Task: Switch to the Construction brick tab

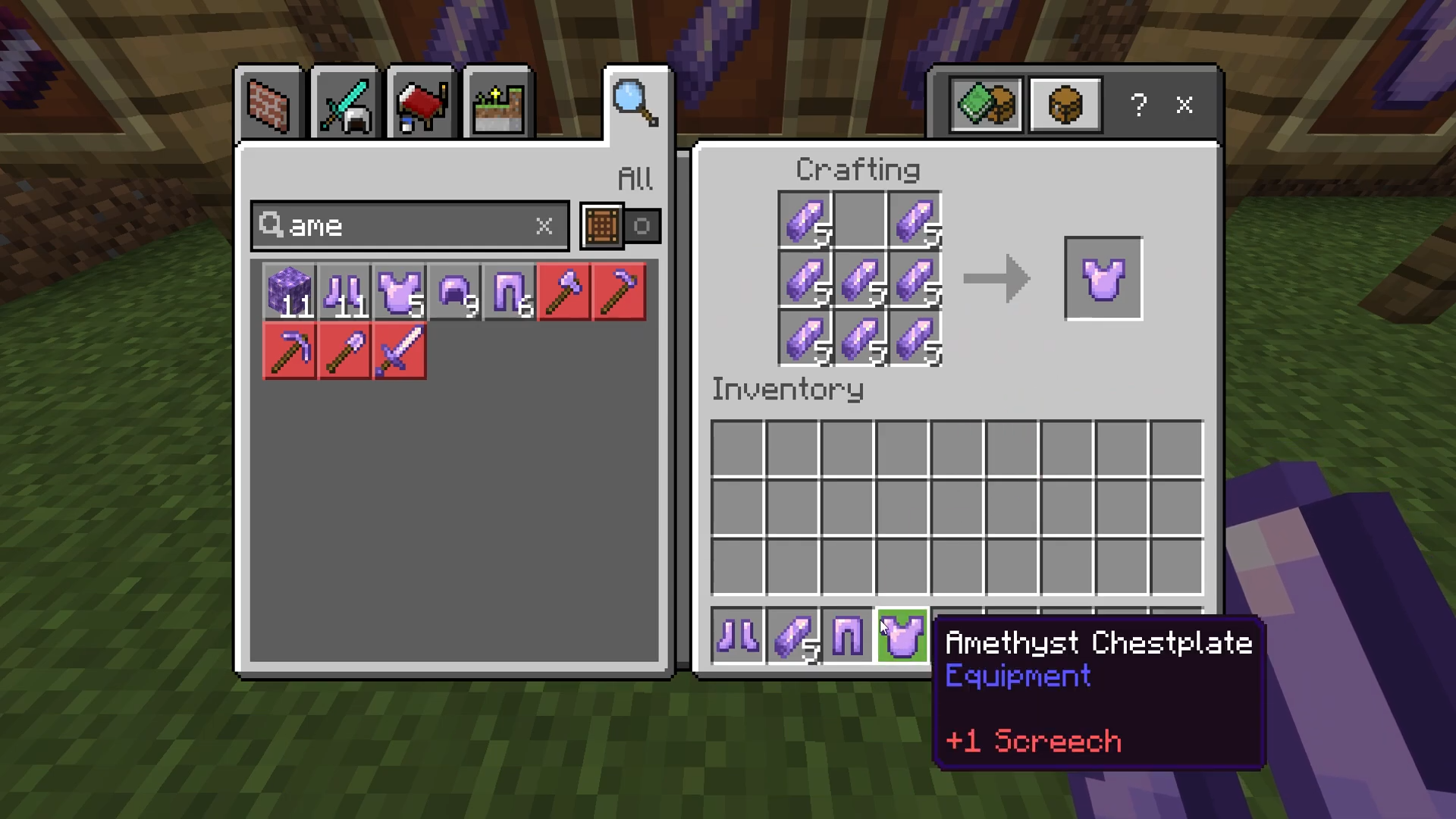Action: tap(269, 105)
